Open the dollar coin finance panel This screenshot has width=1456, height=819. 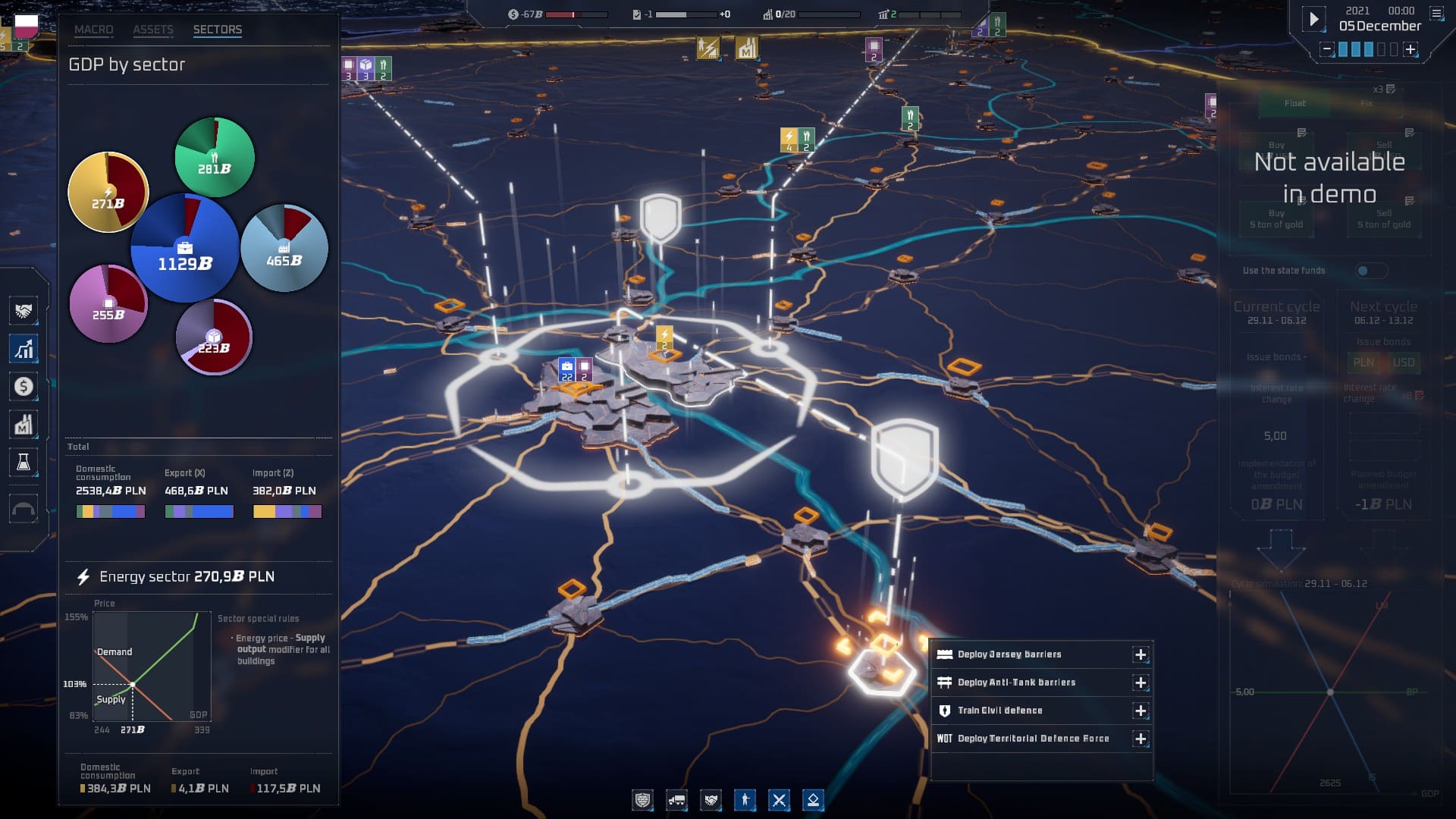coord(24,387)
